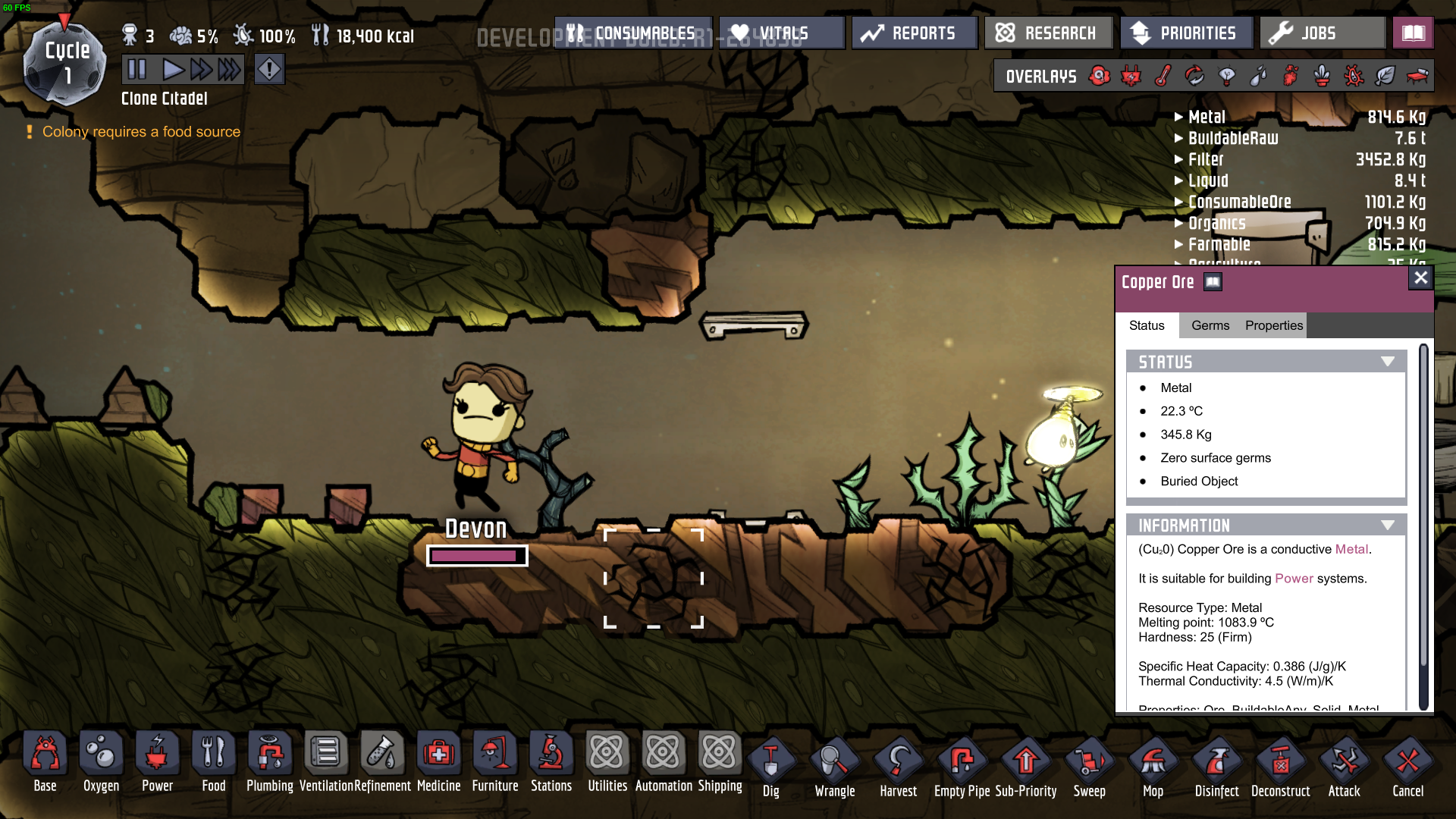Open the Power build category

click(157, 762)
